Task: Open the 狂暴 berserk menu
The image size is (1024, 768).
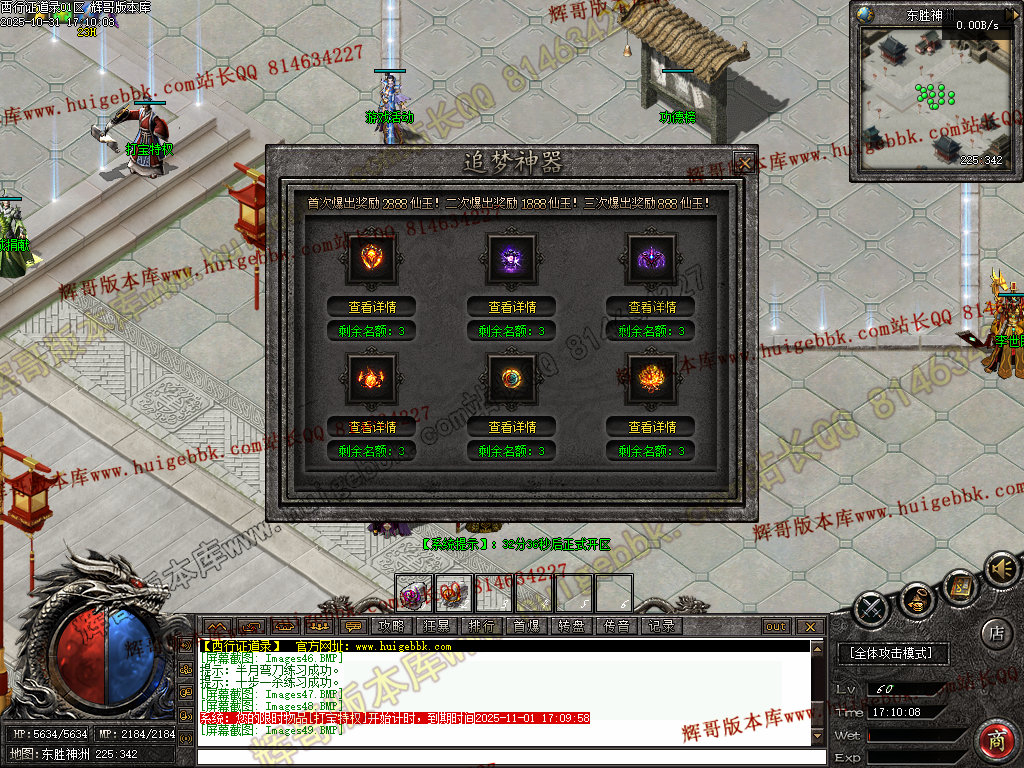Action: click(437, 626)
